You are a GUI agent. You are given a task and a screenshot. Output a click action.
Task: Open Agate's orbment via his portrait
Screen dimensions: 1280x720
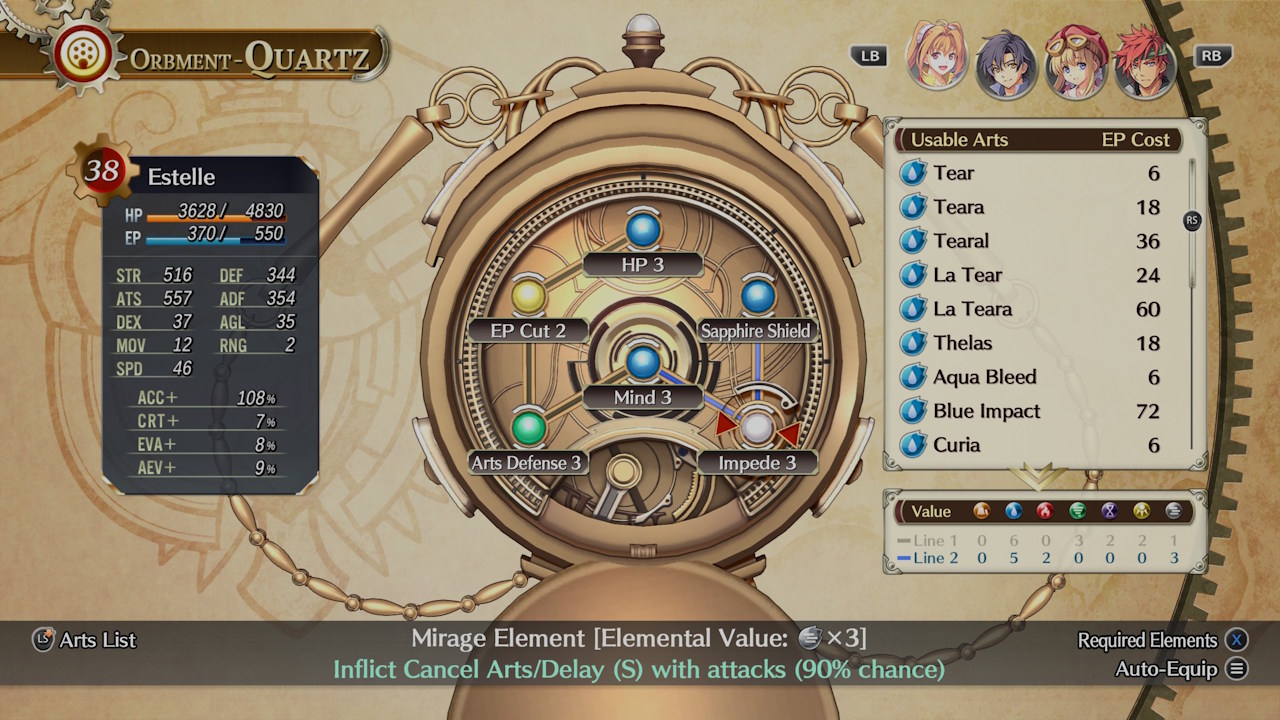click(x=1143, y=62)
